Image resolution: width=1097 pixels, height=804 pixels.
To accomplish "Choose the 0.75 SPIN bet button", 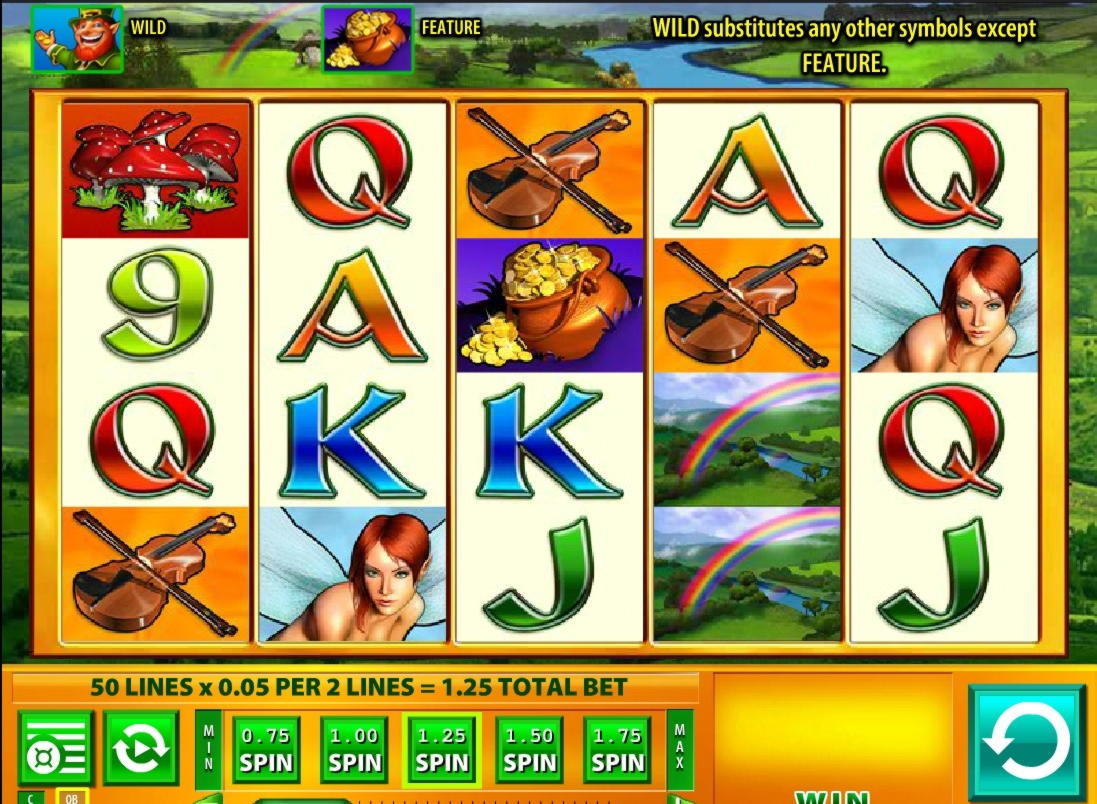I will click(x=266, y=750).
